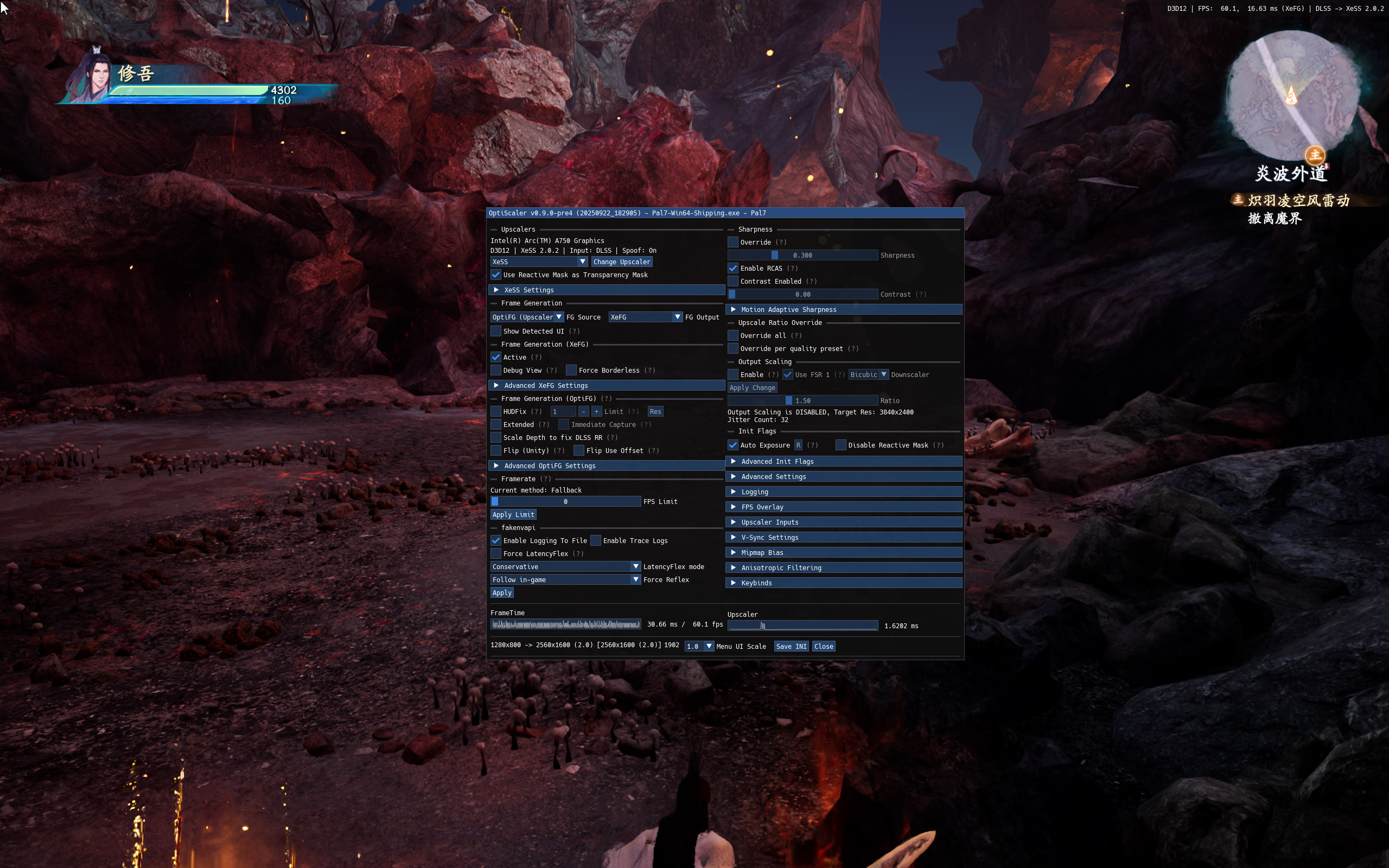This screenshot has width=1389, height=868.
Task: Toggle the Auto Exposure checkbox
Action: pos(733,445)
